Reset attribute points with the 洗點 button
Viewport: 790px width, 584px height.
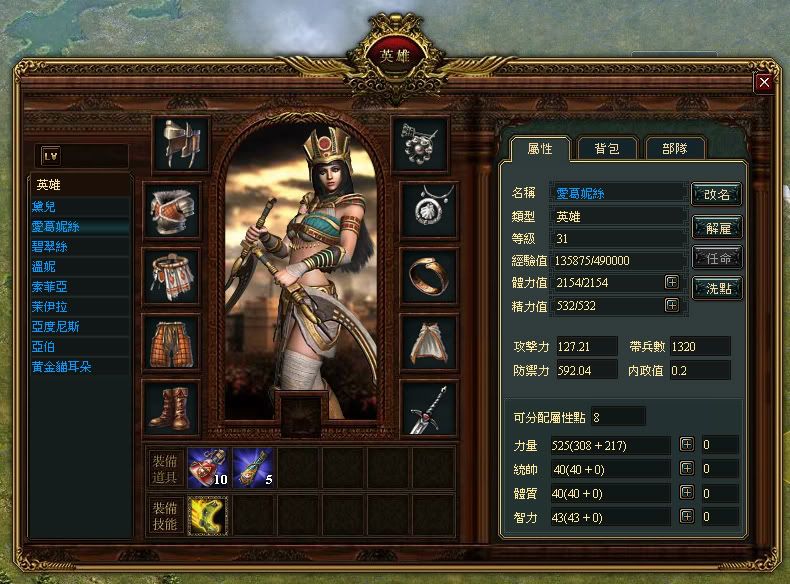tap(717, 288)
